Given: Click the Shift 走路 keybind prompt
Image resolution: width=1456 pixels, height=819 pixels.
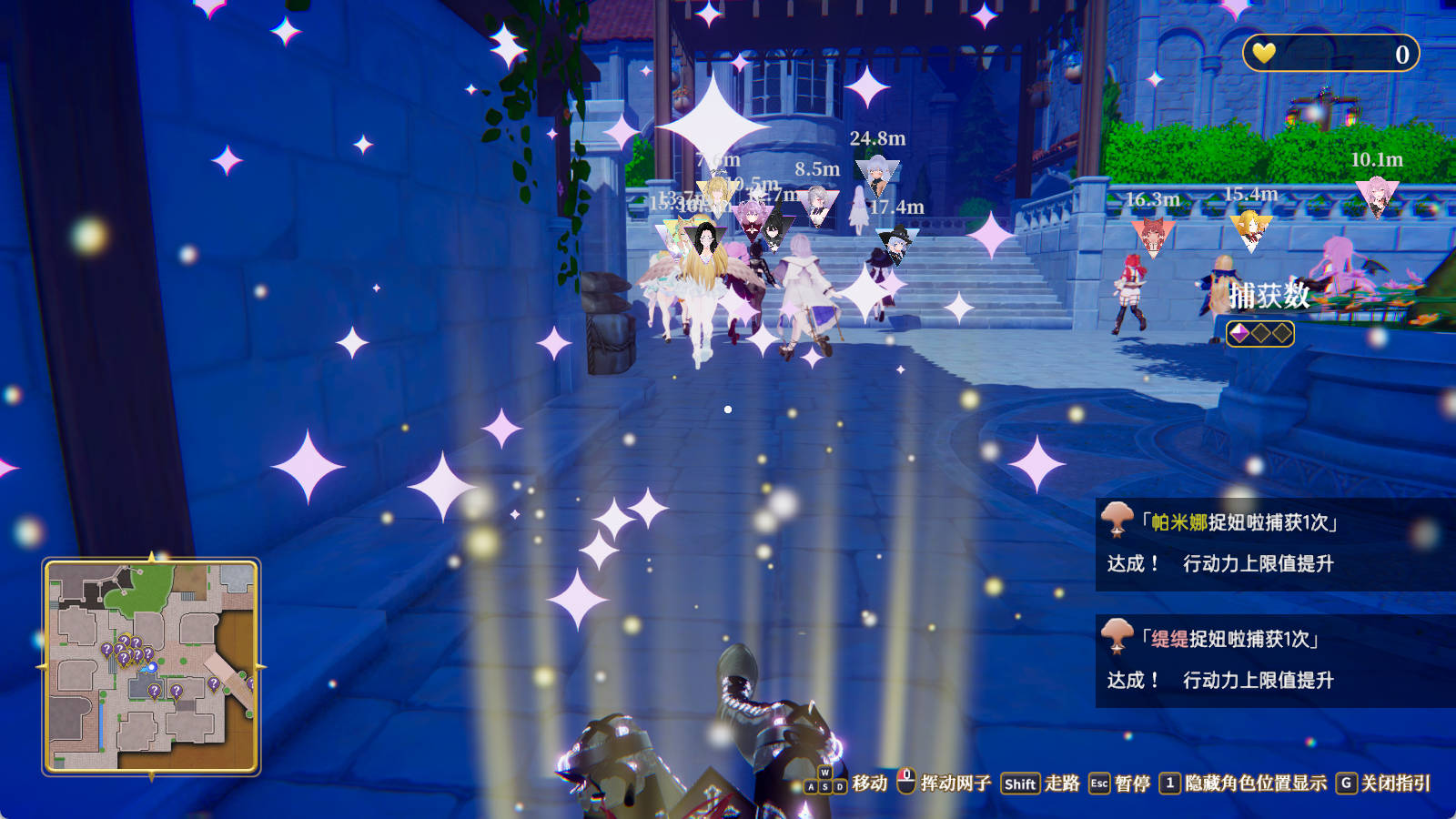Looking at the screenshot, I should click(x=1021, y=781).
